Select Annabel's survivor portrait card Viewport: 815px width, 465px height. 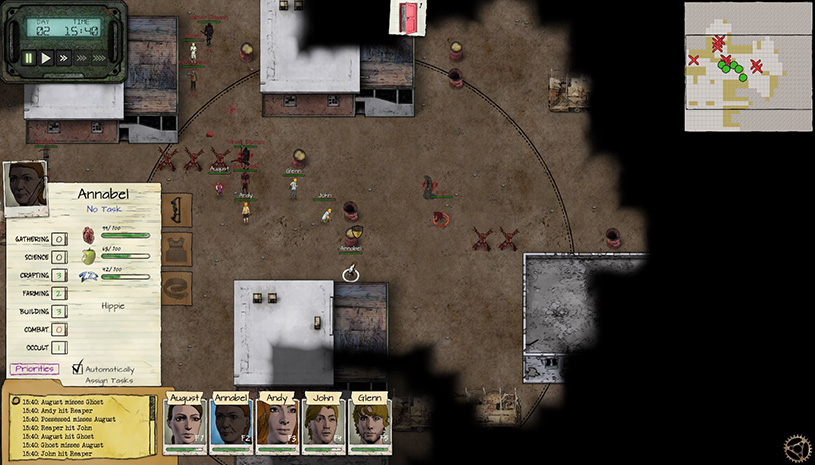(231, 424)
